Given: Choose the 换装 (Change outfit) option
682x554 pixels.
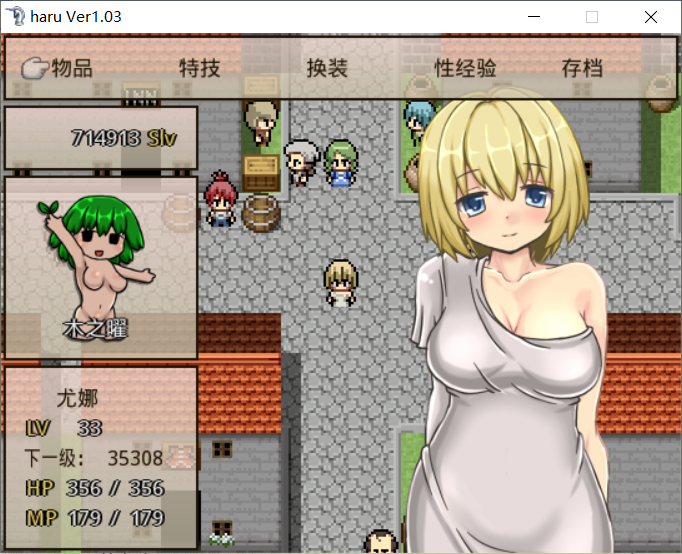Looking at the screenshot, I should pyautogui.click(x=327, y=68).
